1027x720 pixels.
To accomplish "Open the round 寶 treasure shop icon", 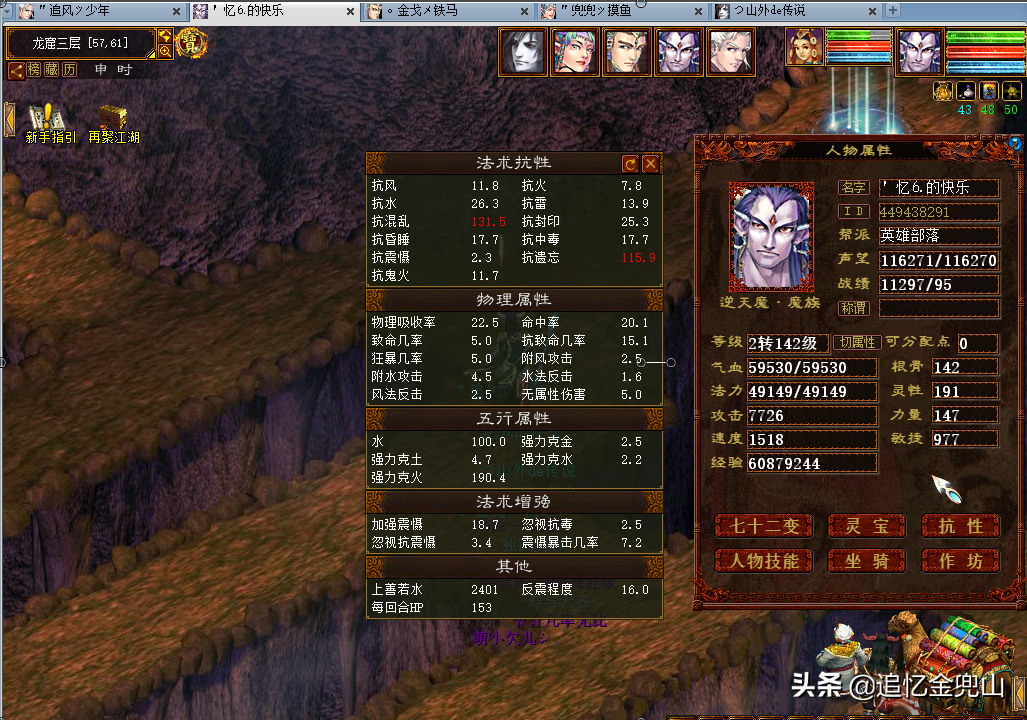I will click(x=190, y=44).
